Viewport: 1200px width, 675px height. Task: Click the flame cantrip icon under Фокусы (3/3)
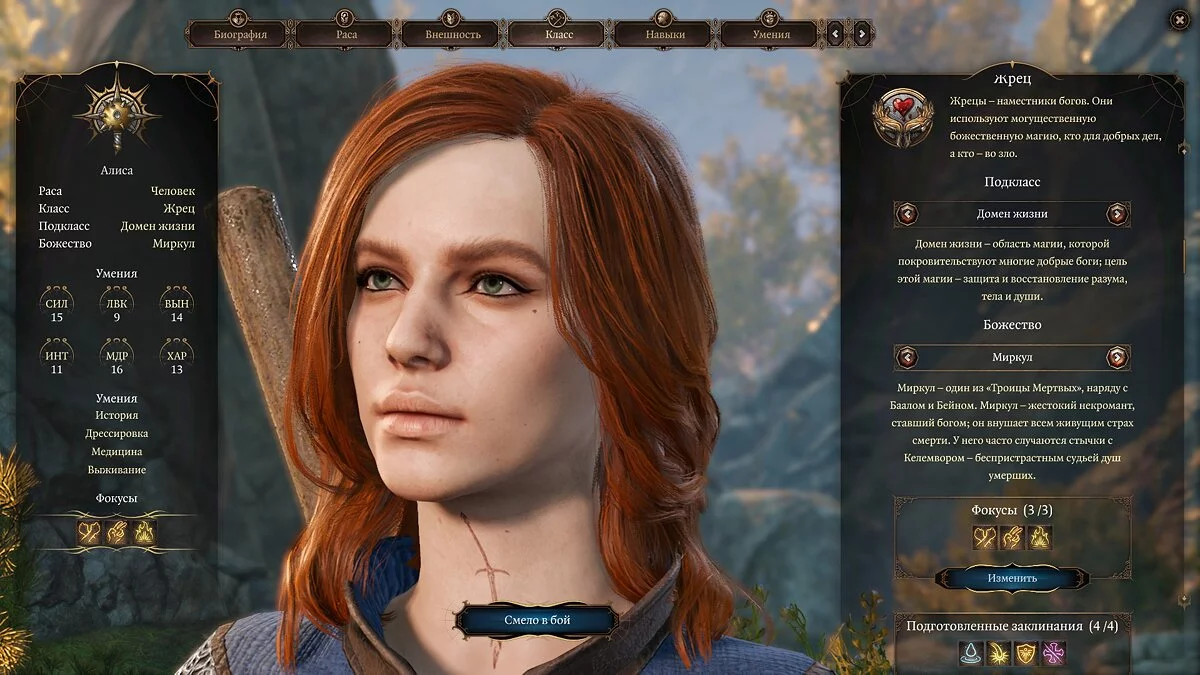point(1040,538)
